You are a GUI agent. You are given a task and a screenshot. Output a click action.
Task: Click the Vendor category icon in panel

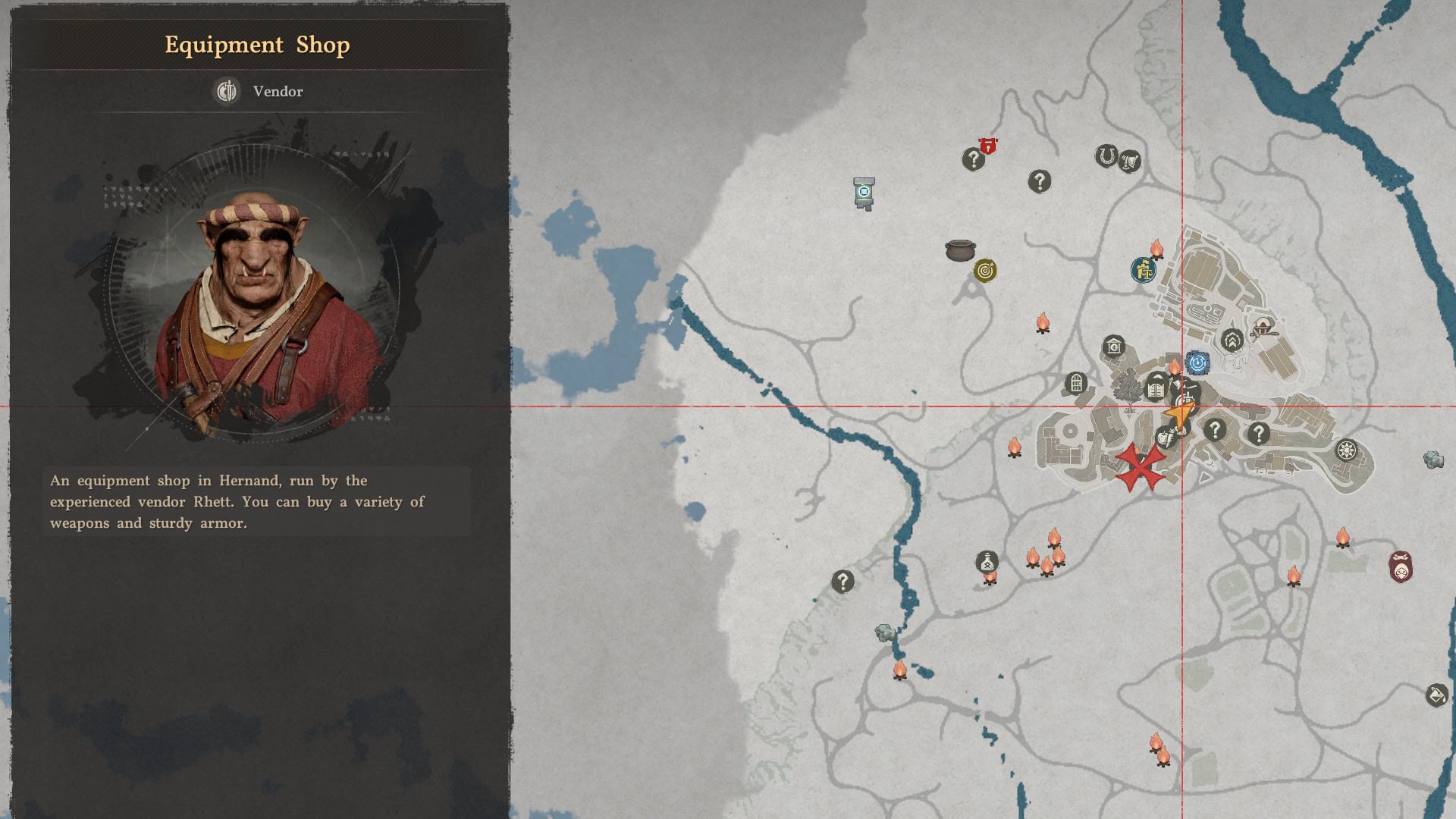pos(226,91)
